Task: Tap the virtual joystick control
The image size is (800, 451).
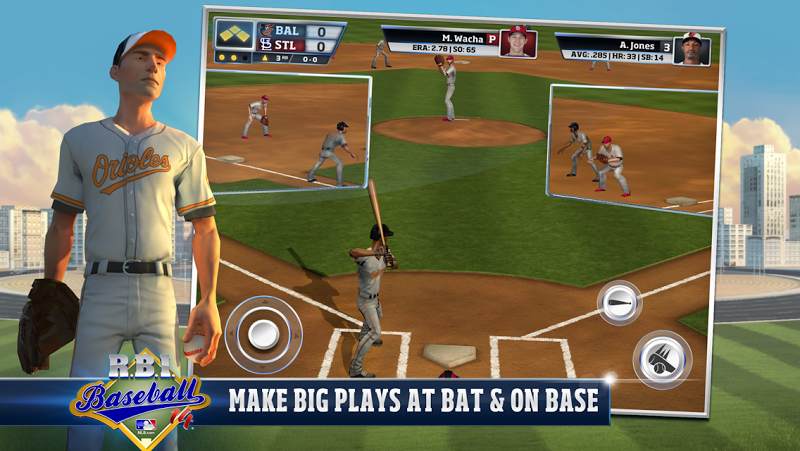Action: coord(262,334)
